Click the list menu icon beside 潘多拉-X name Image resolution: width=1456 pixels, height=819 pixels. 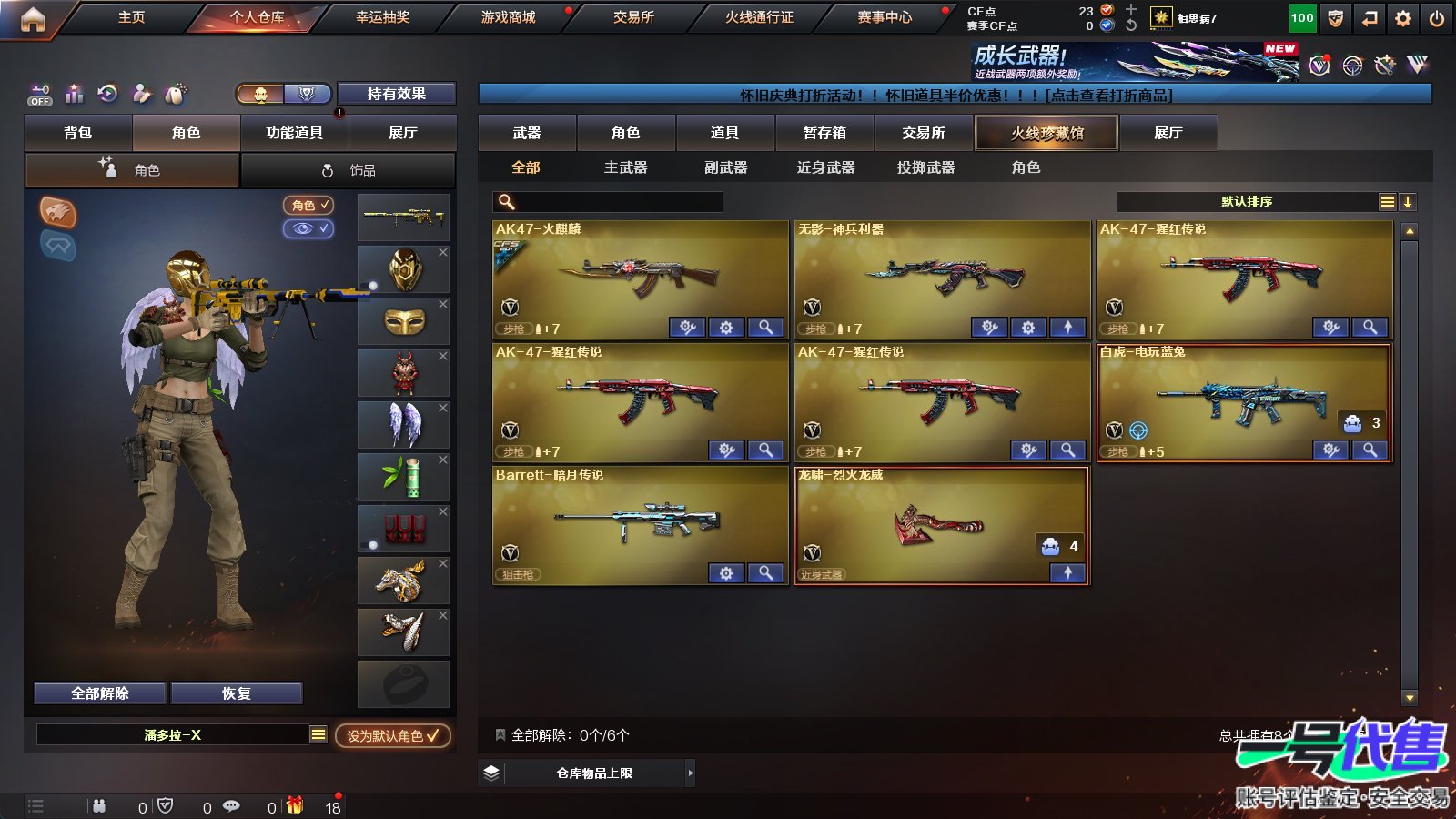[319, 734]
